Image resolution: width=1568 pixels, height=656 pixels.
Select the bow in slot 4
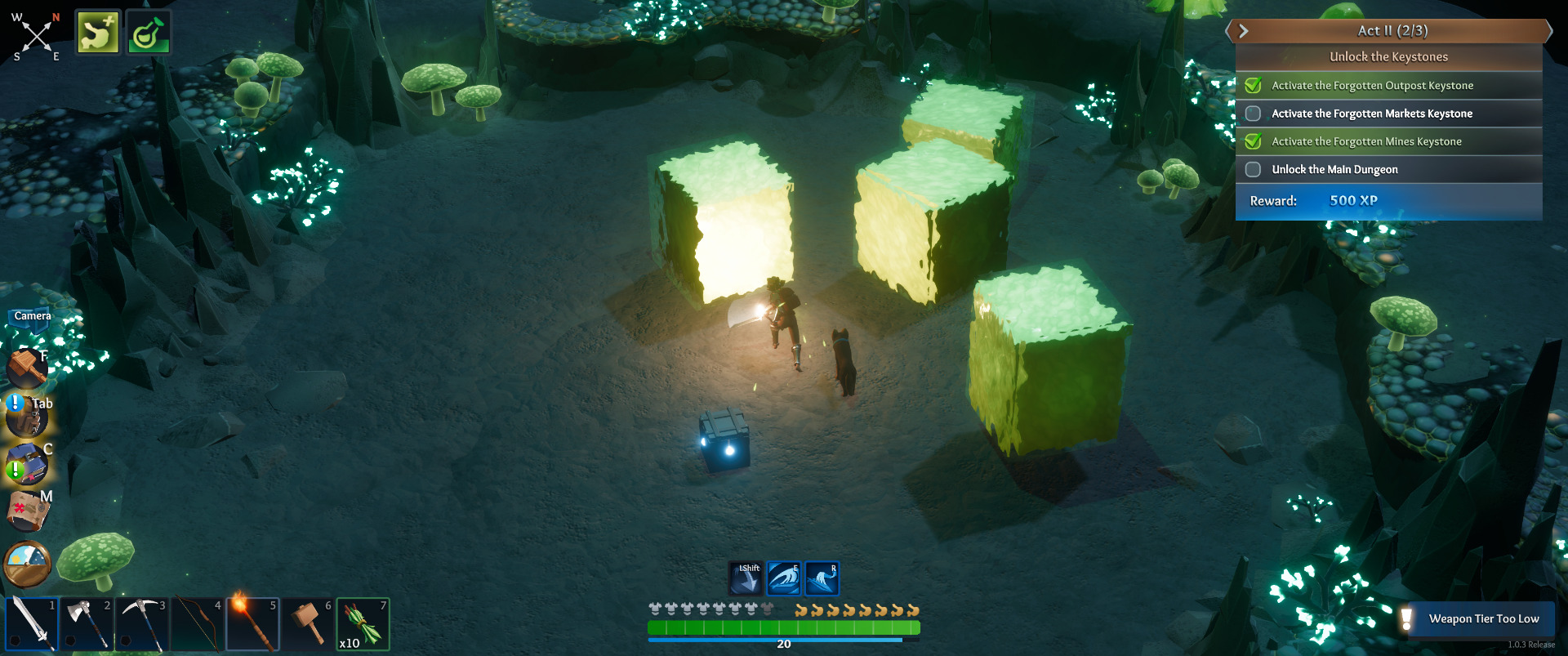click(x=198, y=624)
